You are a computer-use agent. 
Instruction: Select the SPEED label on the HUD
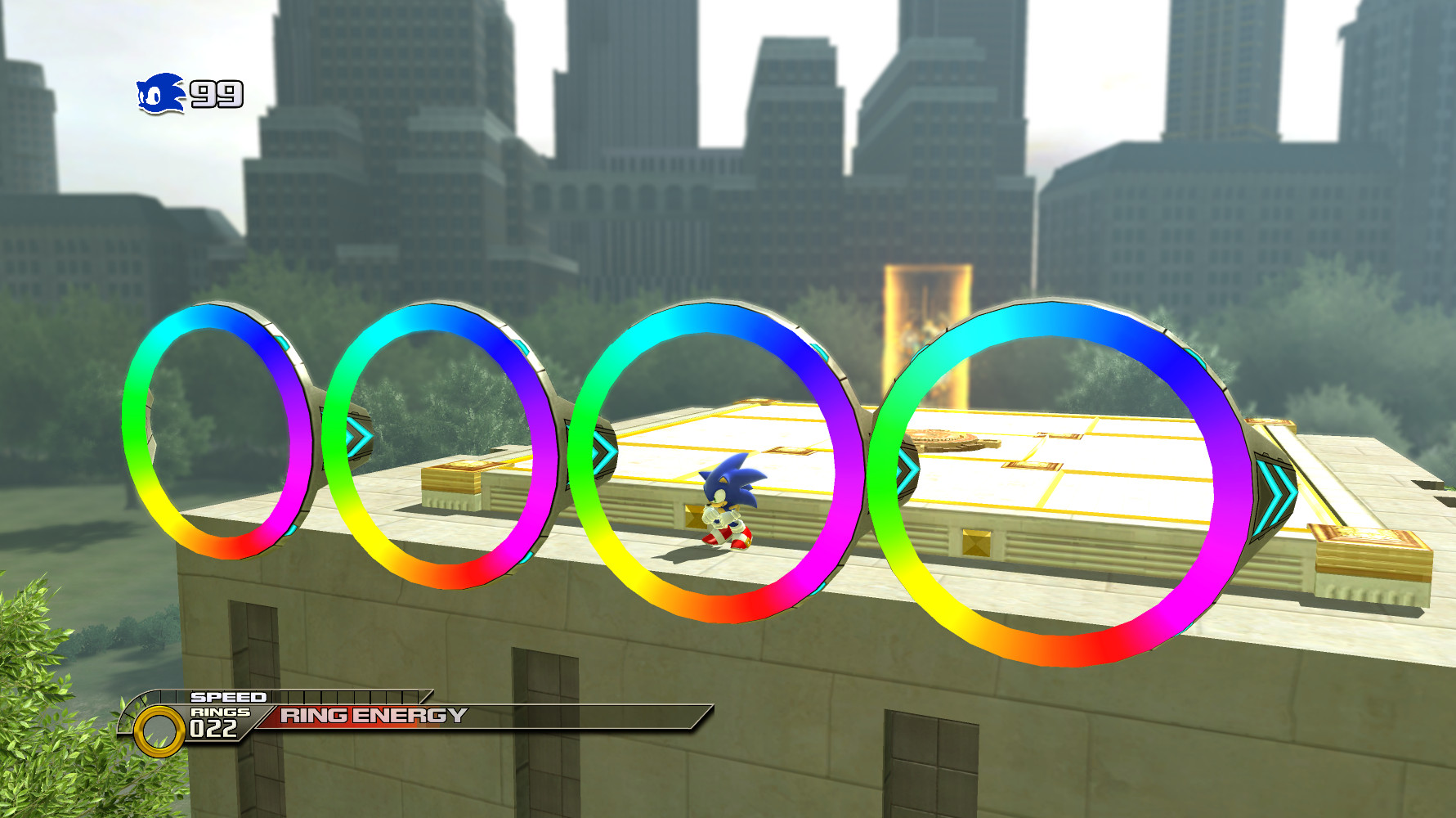[230, 697]
